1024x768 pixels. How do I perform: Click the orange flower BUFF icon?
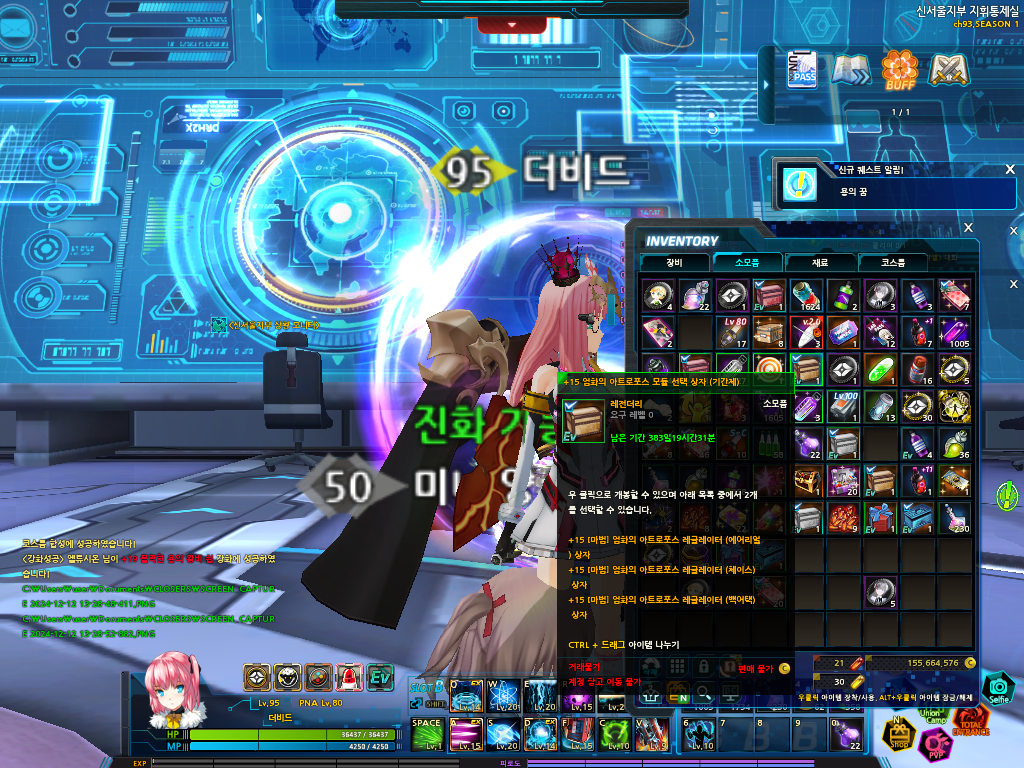click(898, 70)
